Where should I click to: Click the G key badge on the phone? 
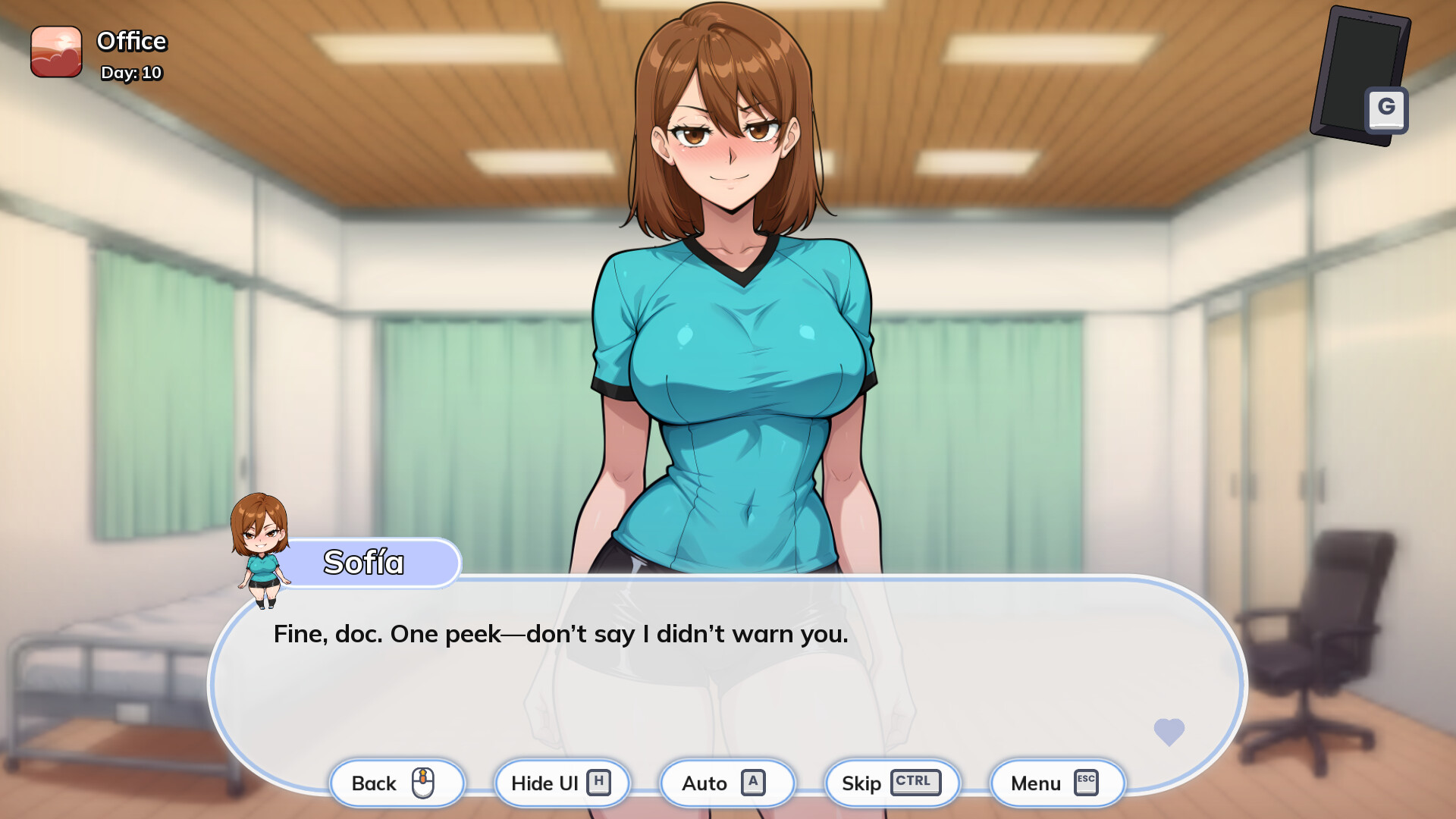point(1388,108)
